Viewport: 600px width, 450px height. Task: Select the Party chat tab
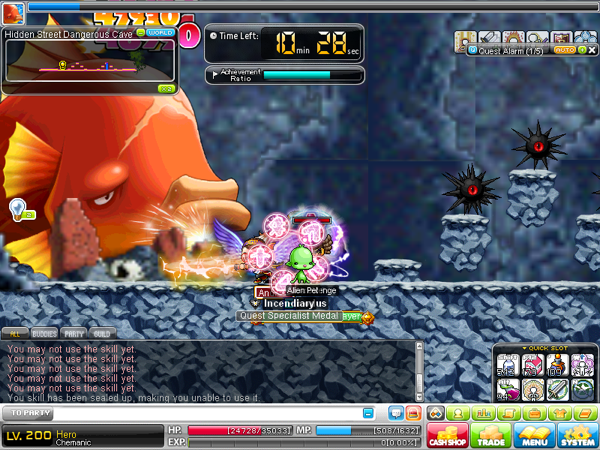(74, 333)
